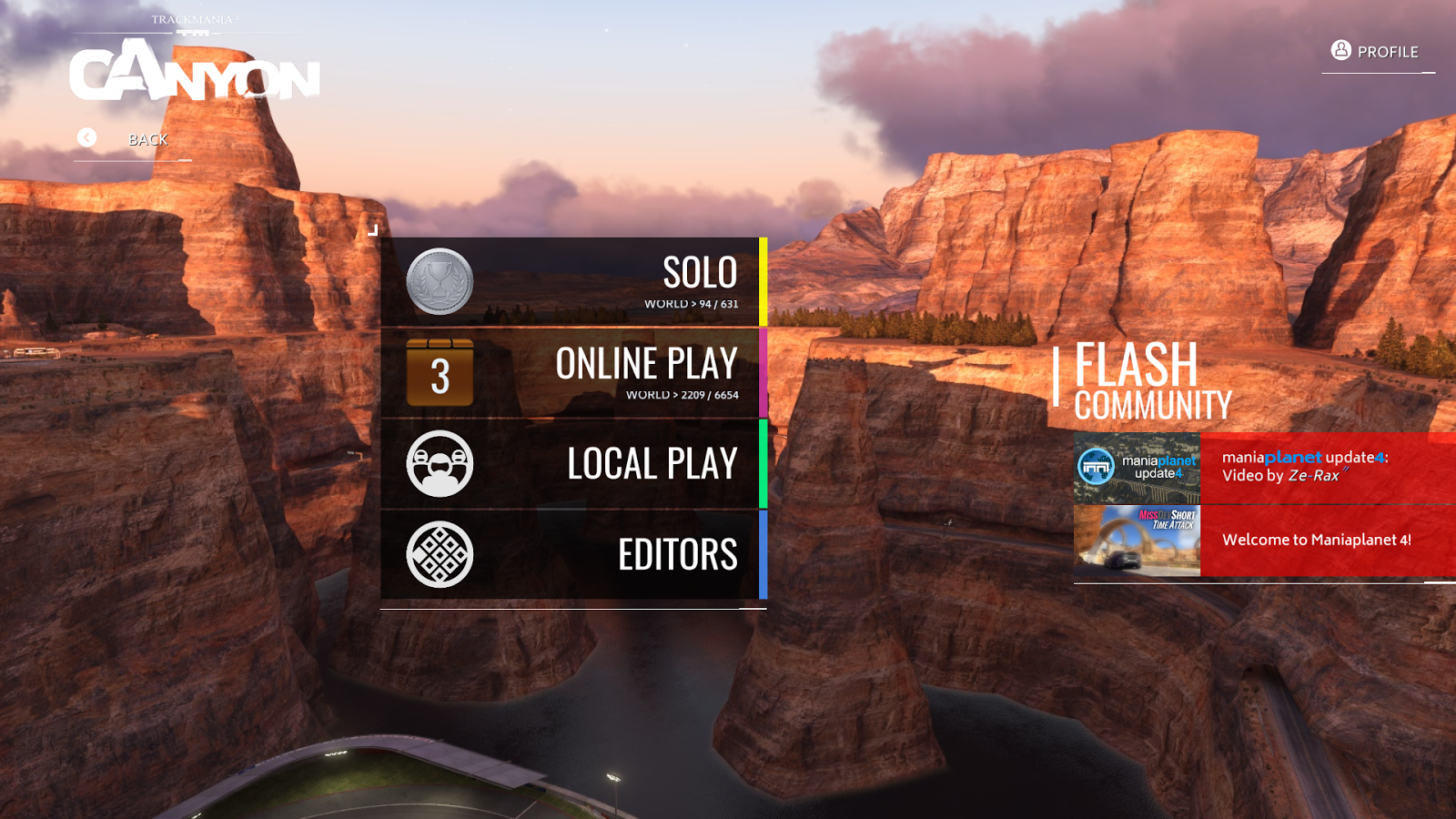This screenshot has height=819, width=1456.
Task: Open the Editors menu
Action: [573, 555]
